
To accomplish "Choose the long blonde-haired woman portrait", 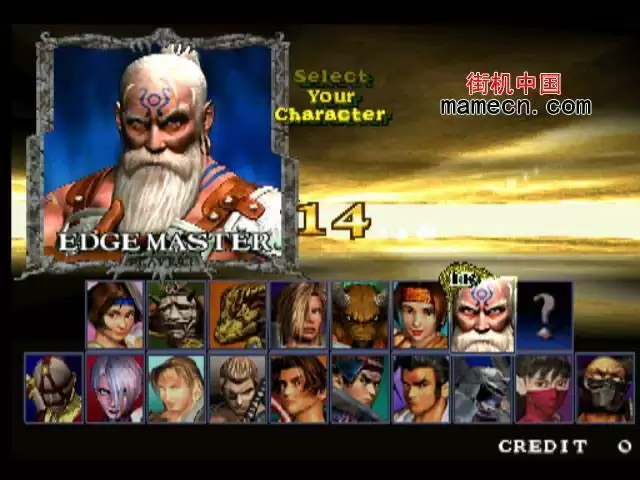I will pos(299,315).
